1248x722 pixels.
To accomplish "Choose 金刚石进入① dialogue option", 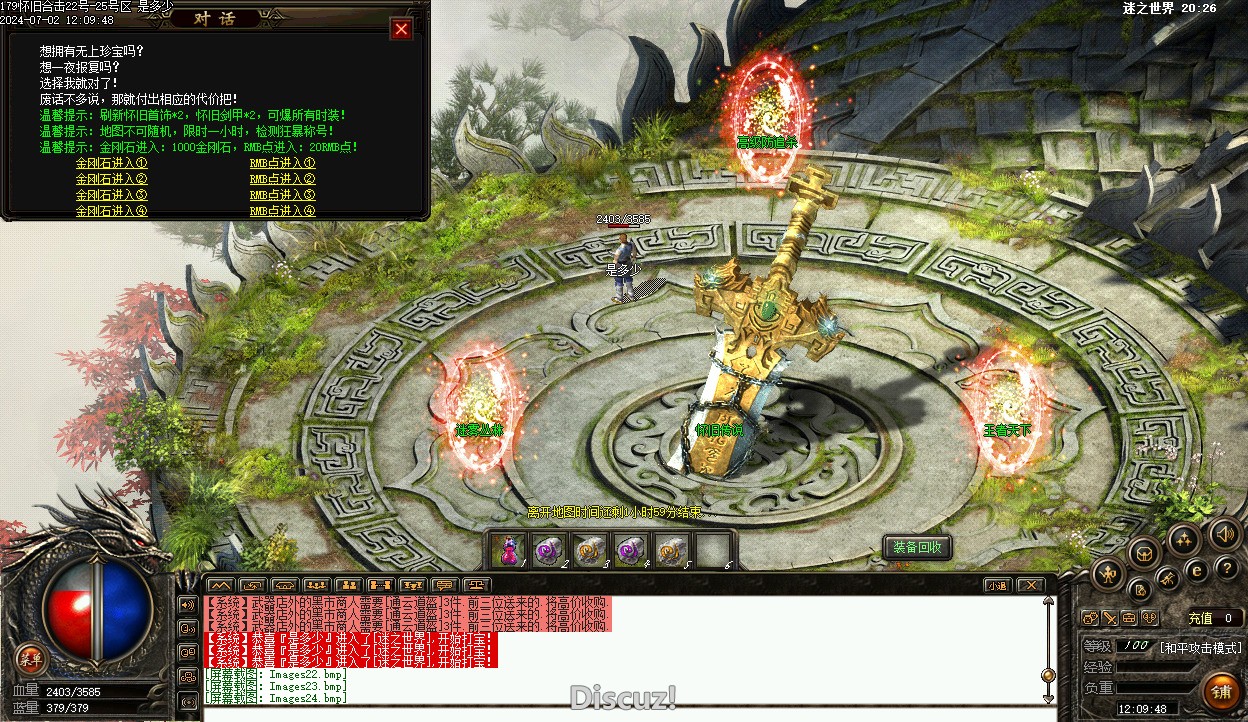I will [x=112, y=163].
